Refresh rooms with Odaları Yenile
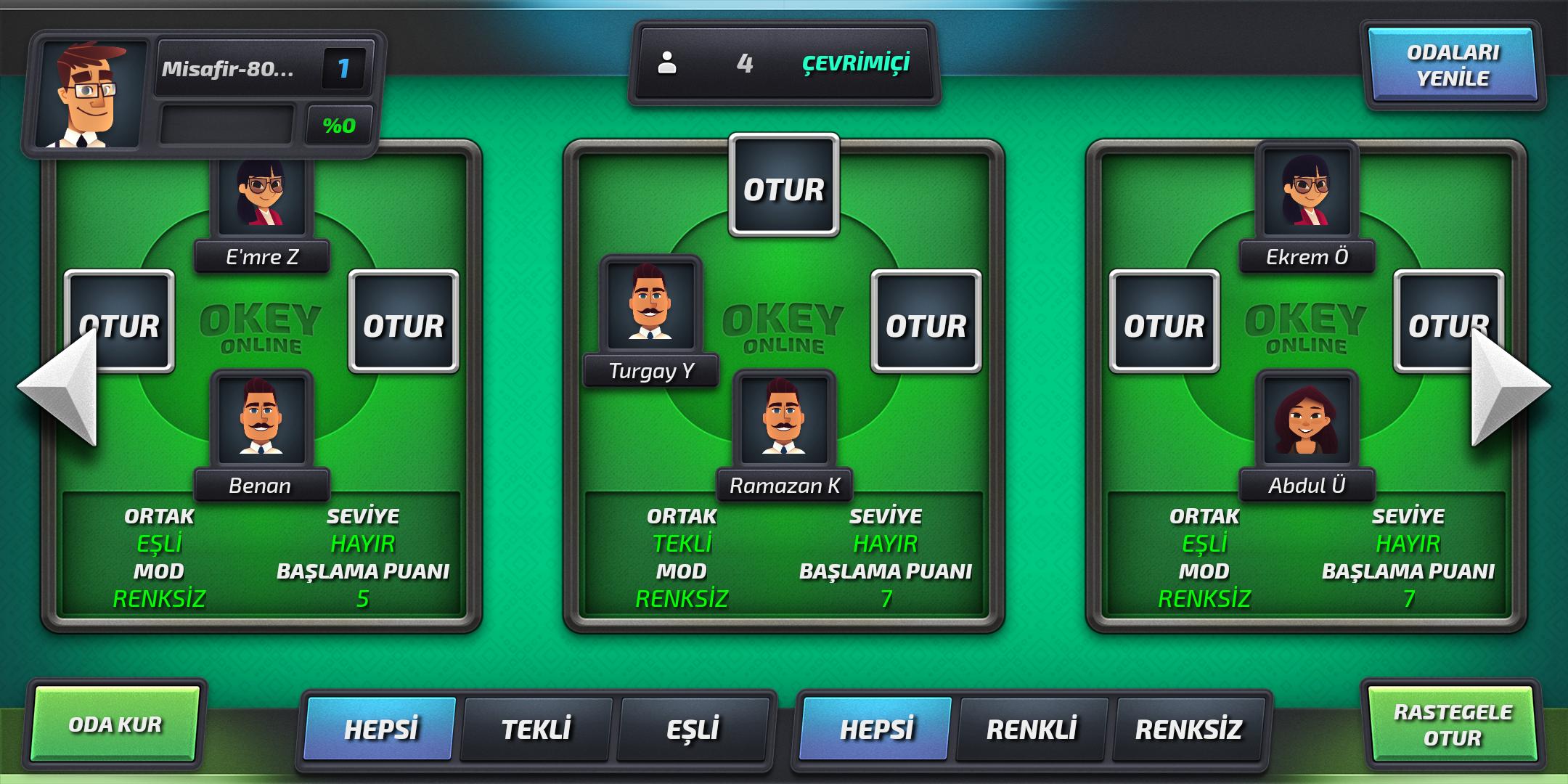This screenshot has height=784, width=1568. 1453,65
